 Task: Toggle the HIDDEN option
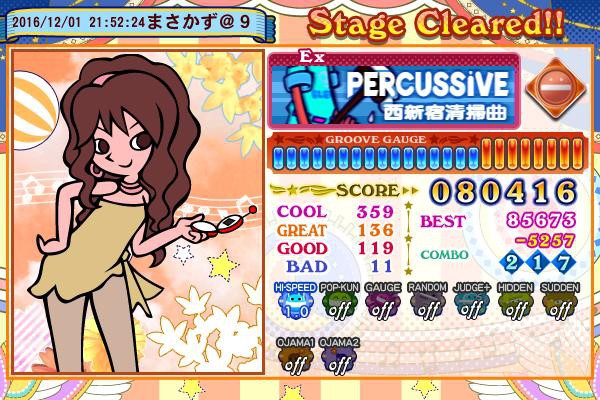(515, 303)
